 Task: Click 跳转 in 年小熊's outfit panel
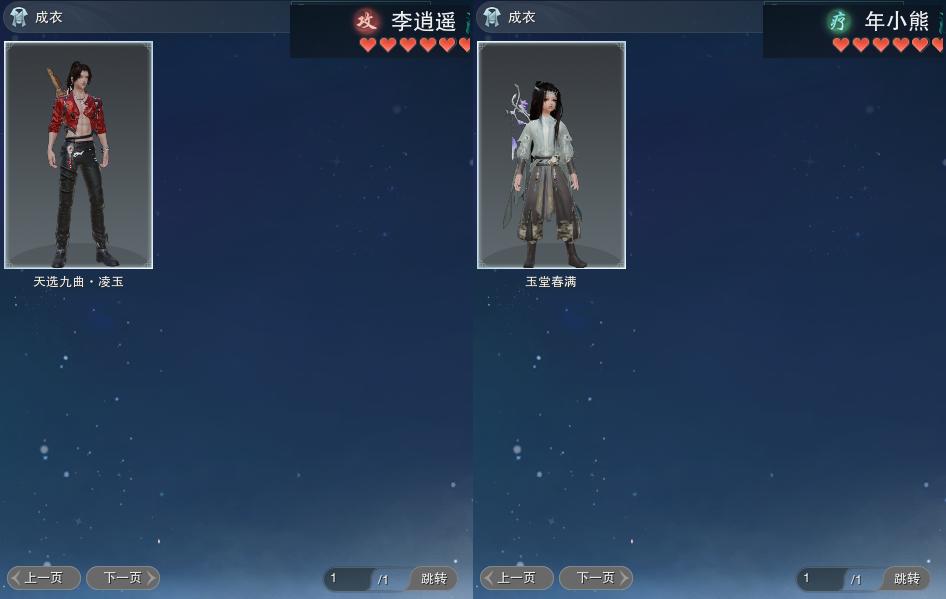[906, 579]
